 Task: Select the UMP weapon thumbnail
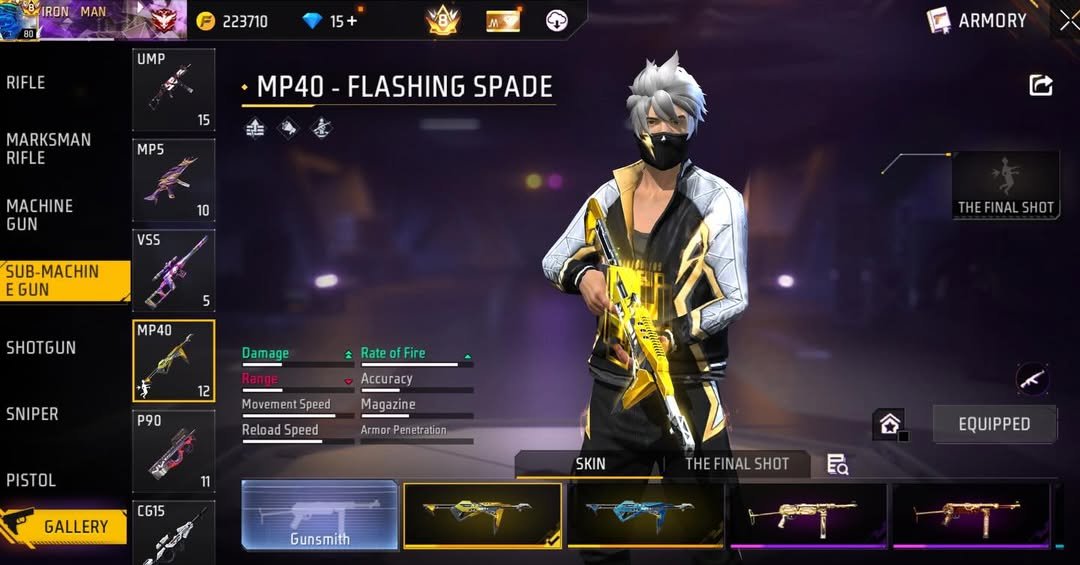point(173,90)
